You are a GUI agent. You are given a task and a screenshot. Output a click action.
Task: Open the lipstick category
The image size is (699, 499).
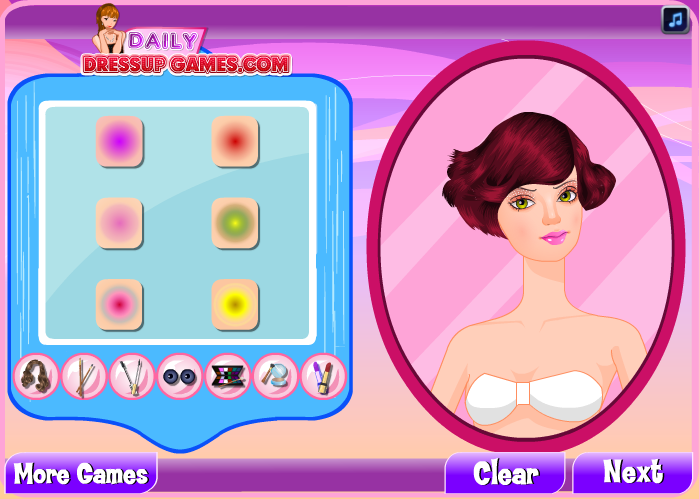click(x=323, y=376)
